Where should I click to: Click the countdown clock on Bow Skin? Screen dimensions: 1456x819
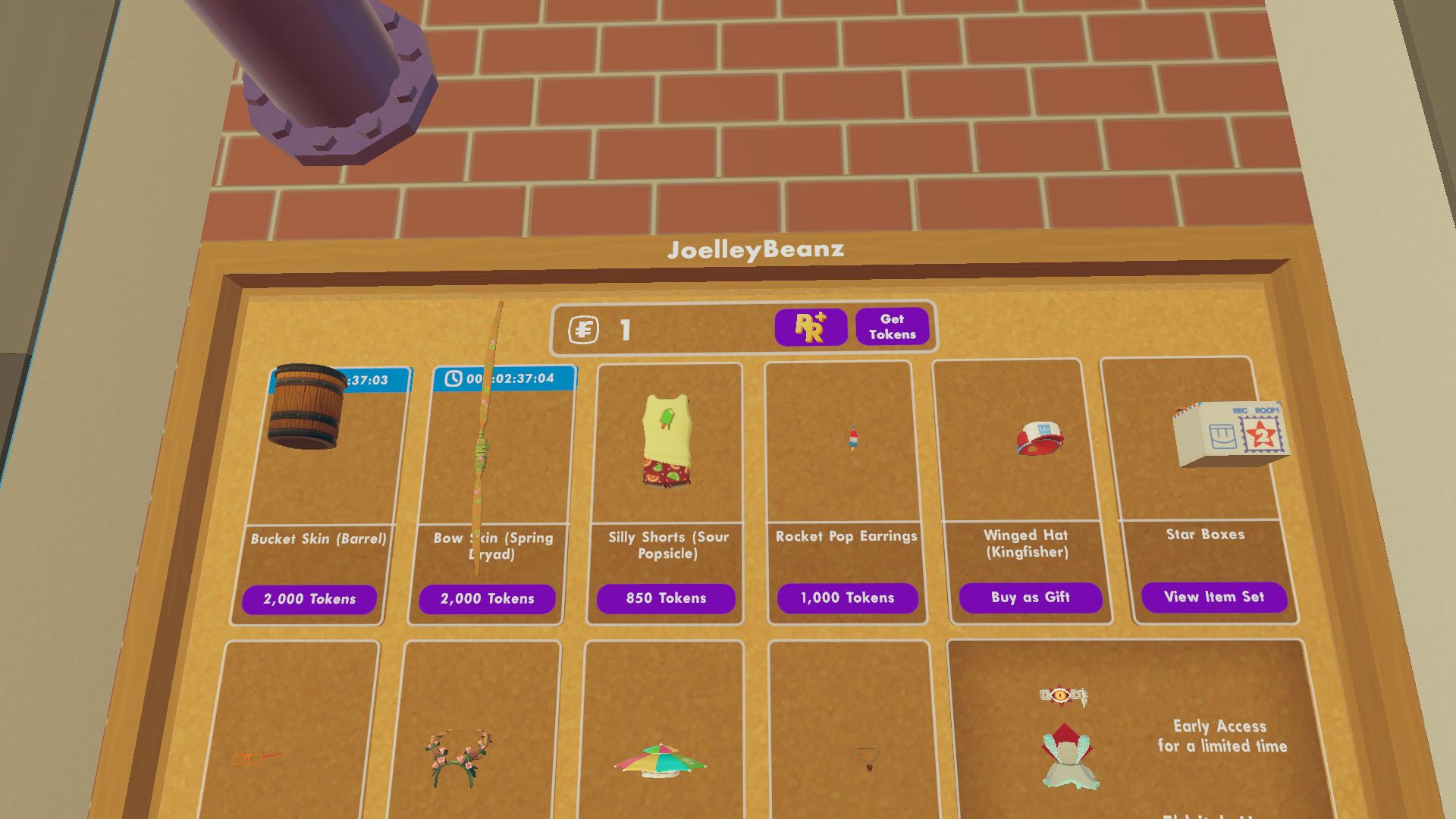(454, 377)
